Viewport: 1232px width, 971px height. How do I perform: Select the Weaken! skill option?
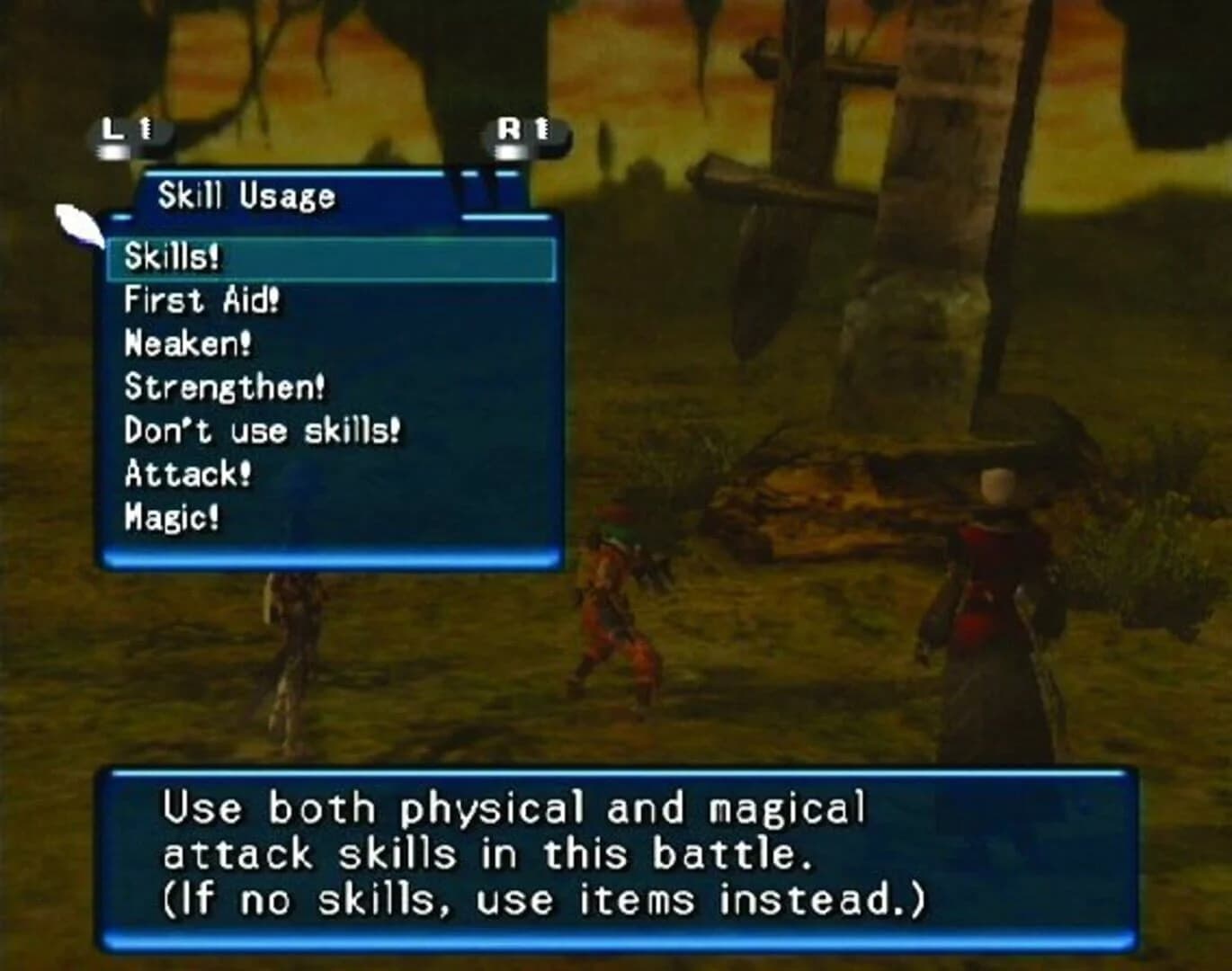click(185, 343)
